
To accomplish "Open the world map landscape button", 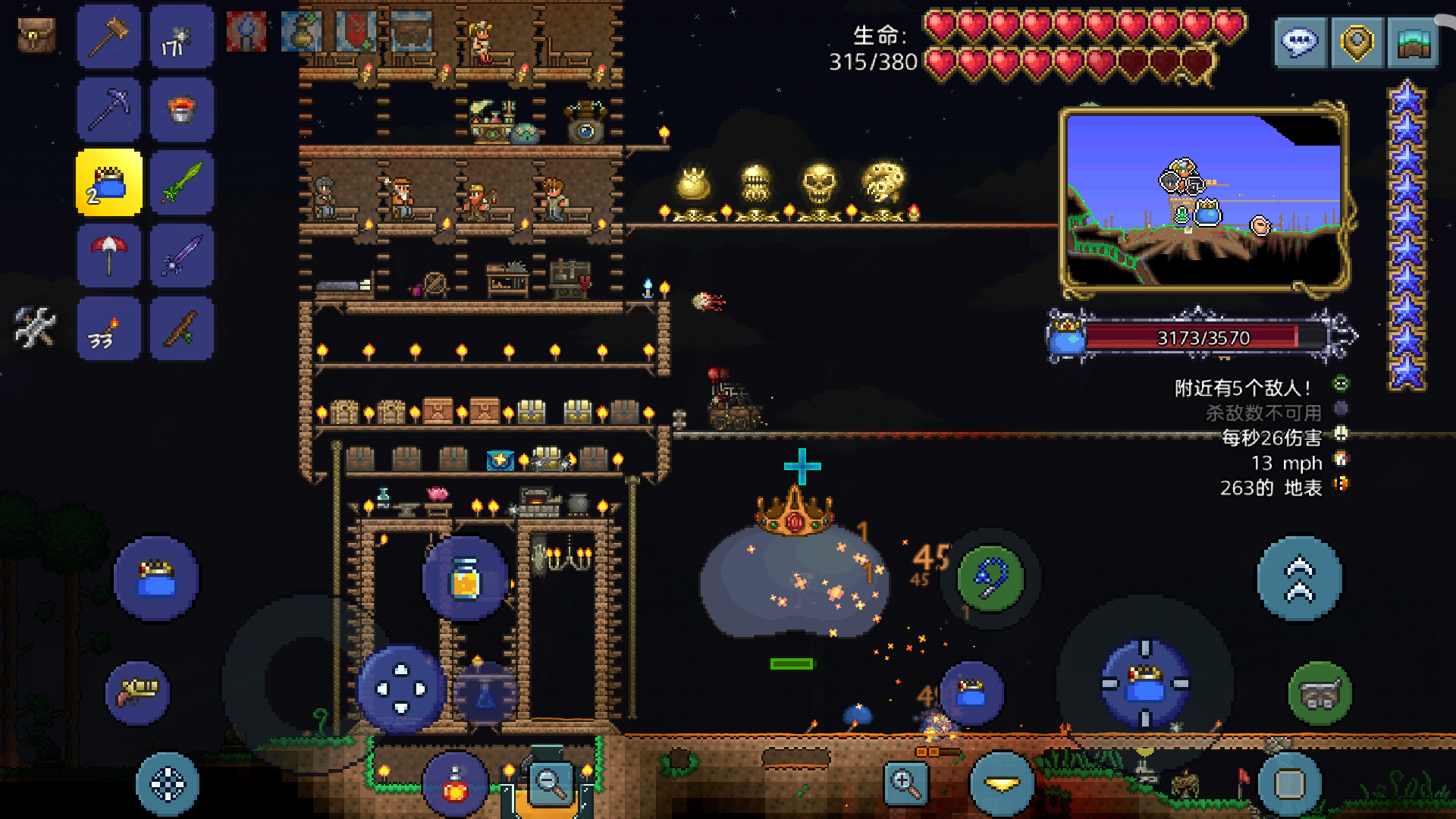I will (1413, 42).
